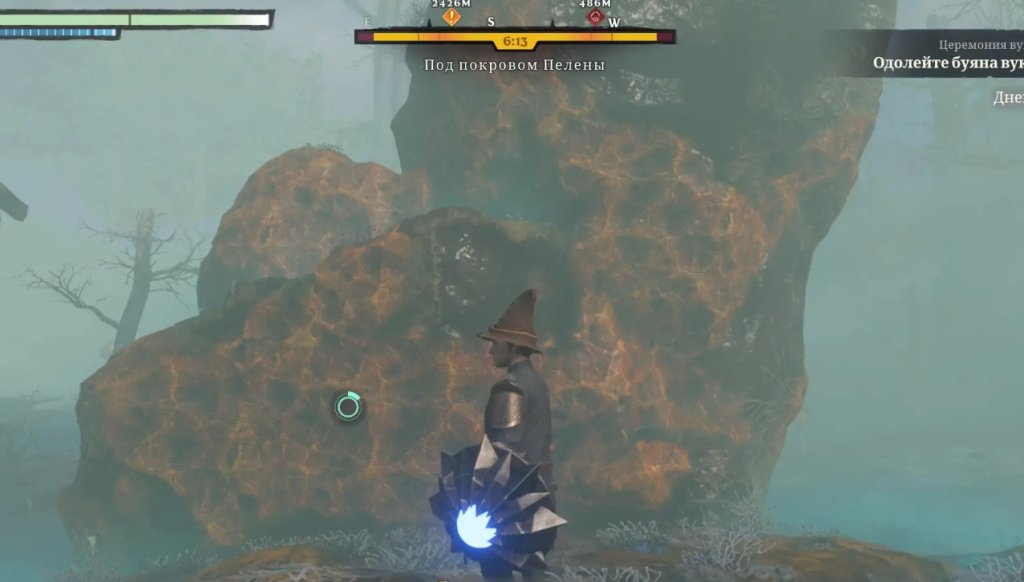Click the orange quest marker on the compass

(452, 17)
